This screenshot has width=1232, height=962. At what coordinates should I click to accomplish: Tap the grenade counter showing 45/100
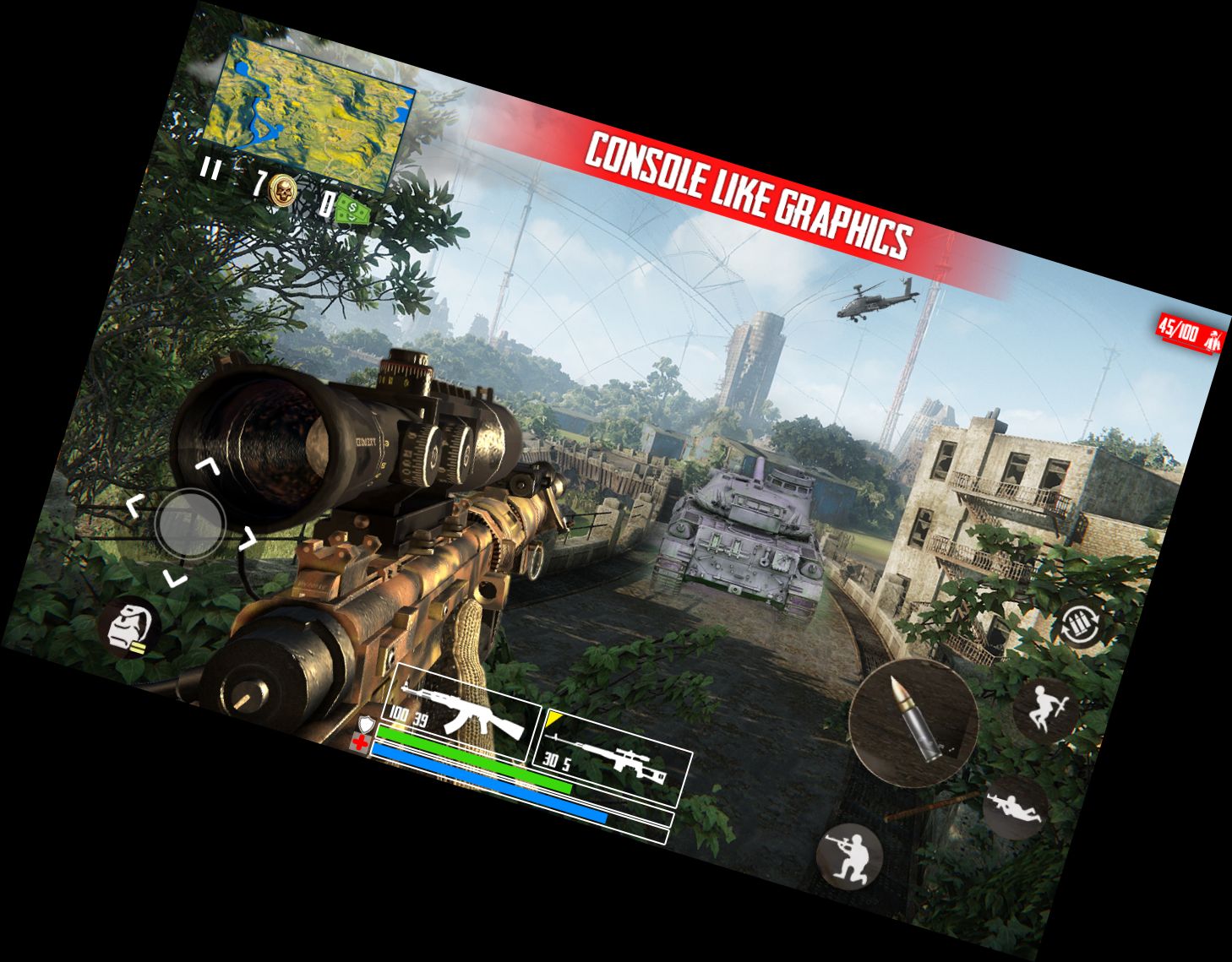click(1181, 333)
